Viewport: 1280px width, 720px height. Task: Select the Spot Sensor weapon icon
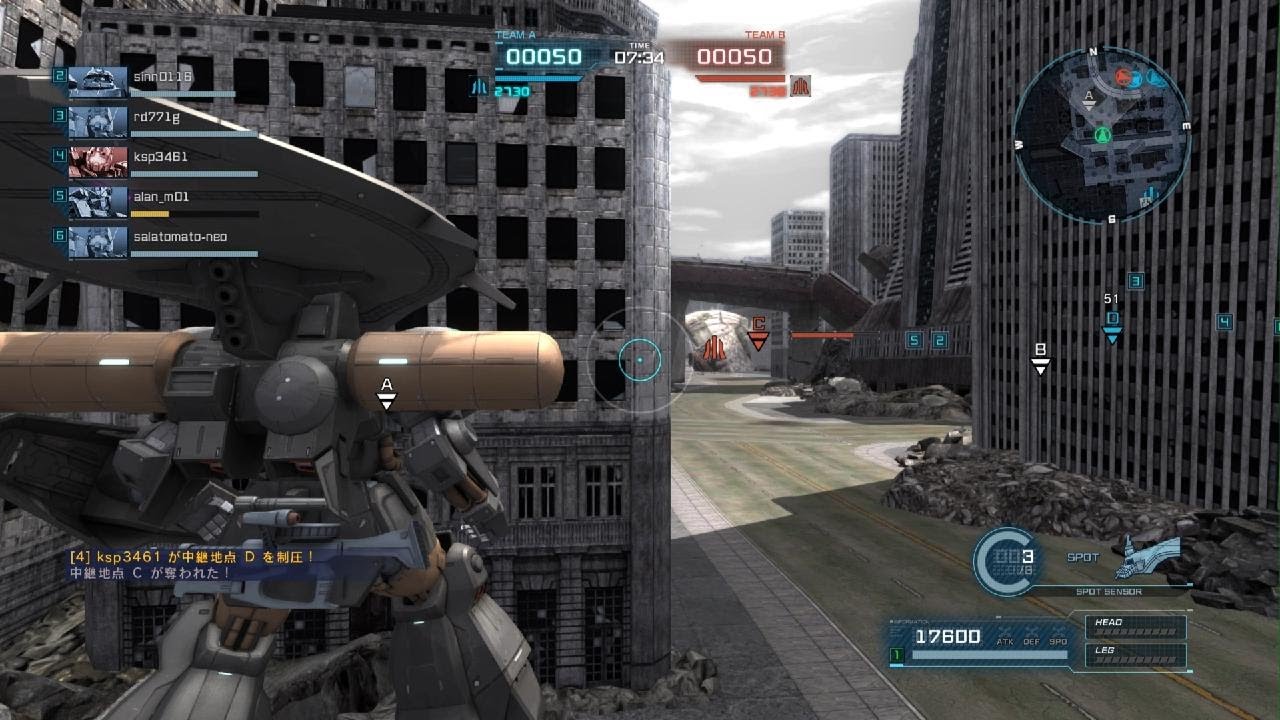(1147, 556)
